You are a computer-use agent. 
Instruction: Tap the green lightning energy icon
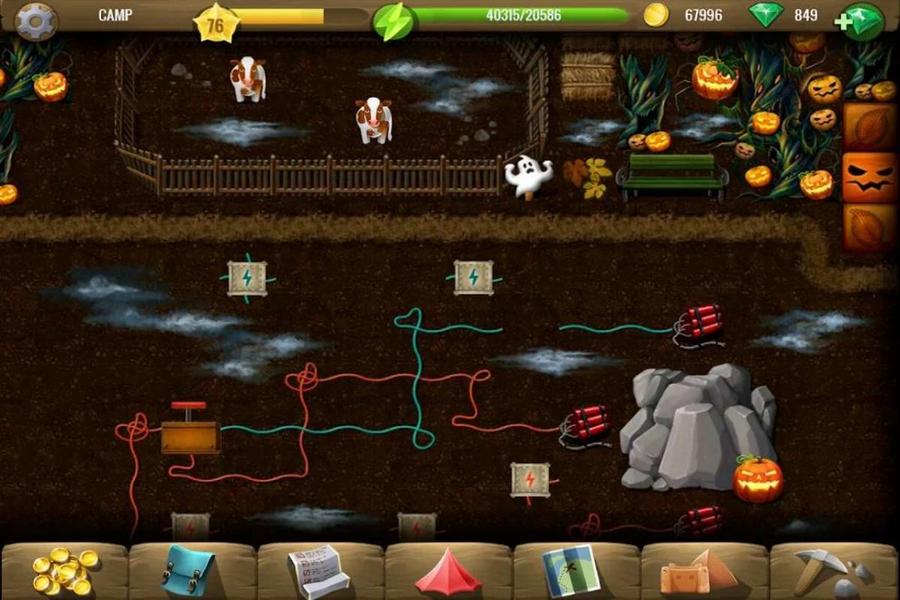click(392, 21)
